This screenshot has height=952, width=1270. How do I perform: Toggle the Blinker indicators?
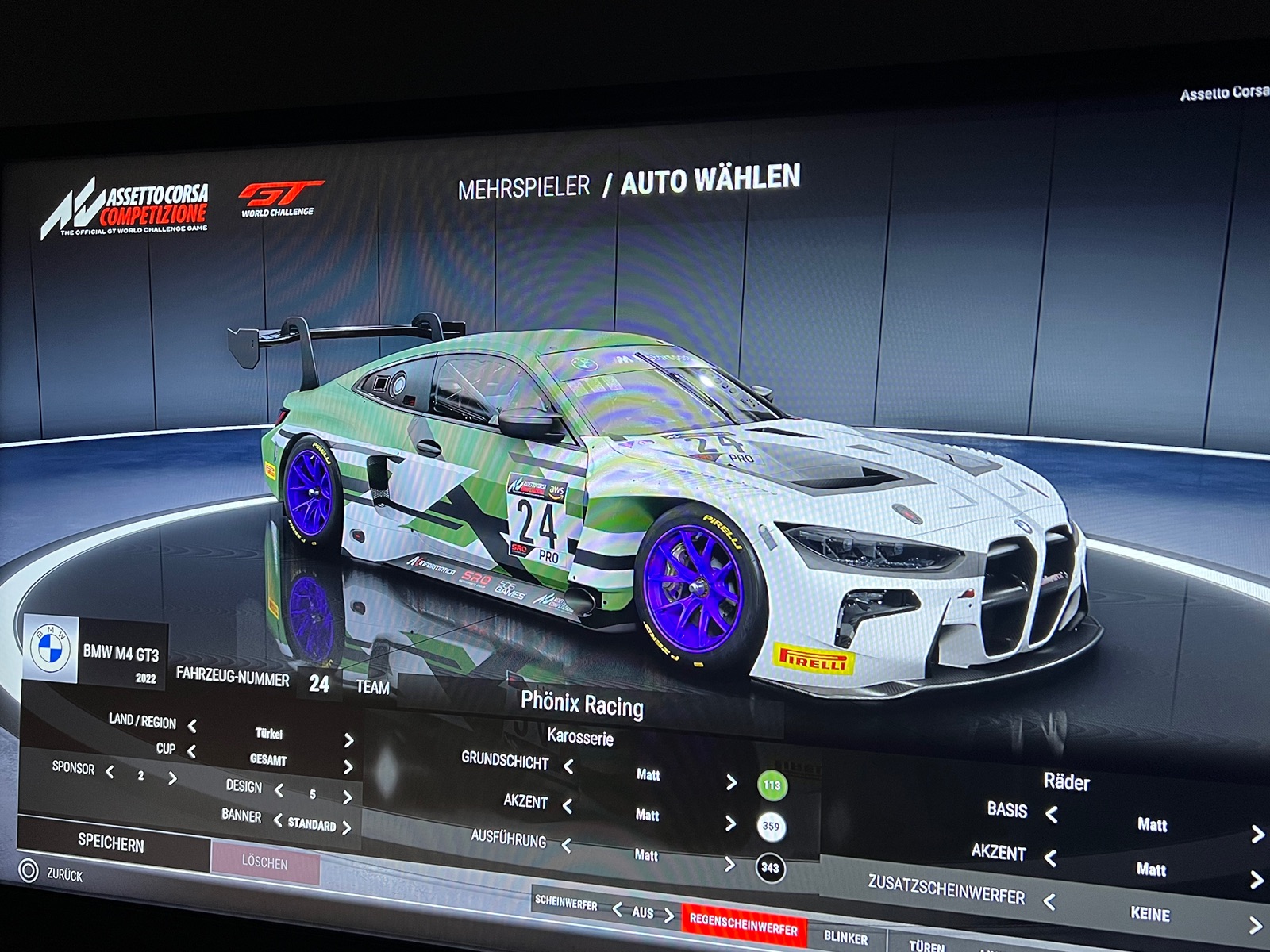[845, 937]
